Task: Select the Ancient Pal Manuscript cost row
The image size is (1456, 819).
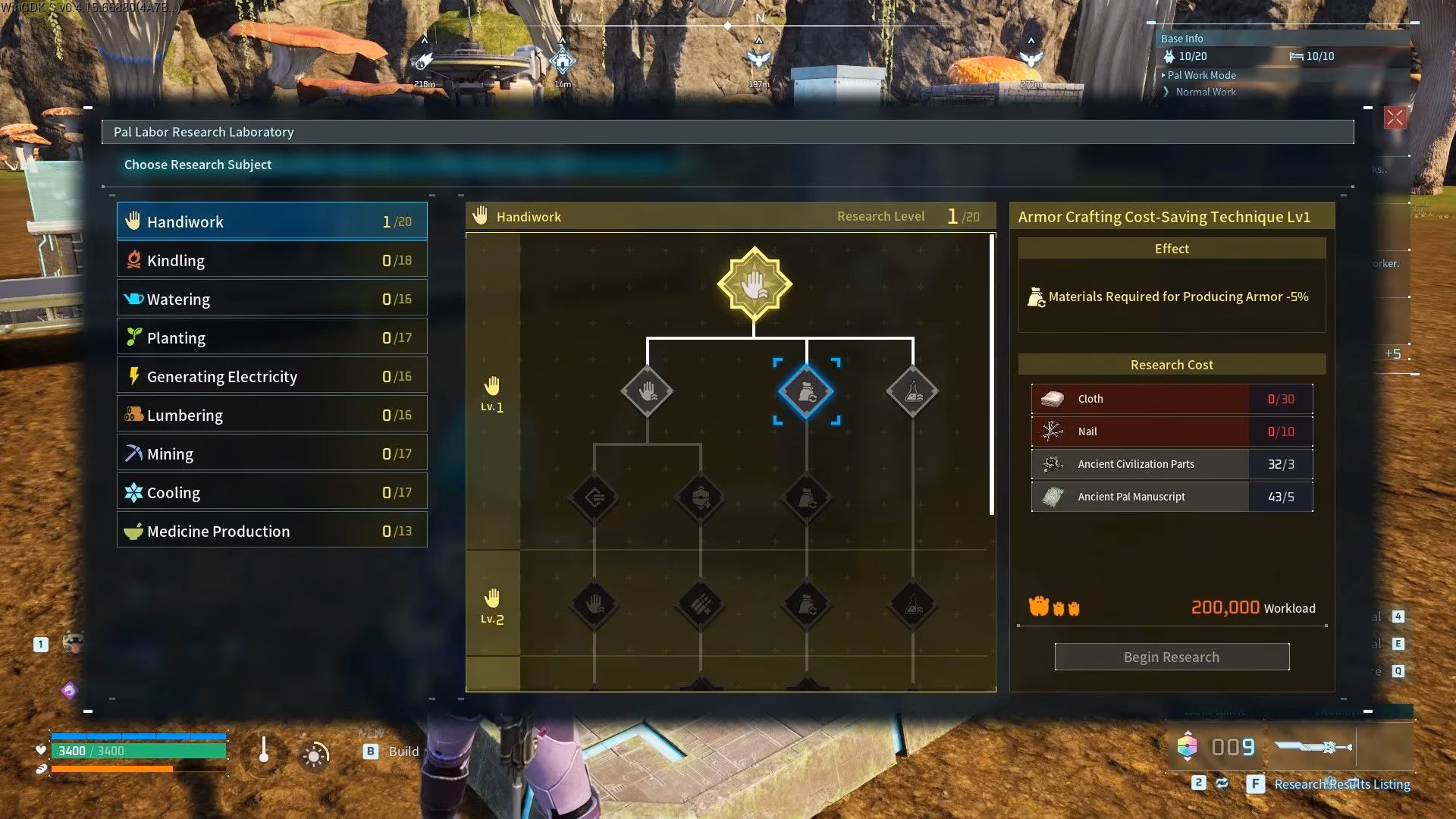Action: 1172,497
